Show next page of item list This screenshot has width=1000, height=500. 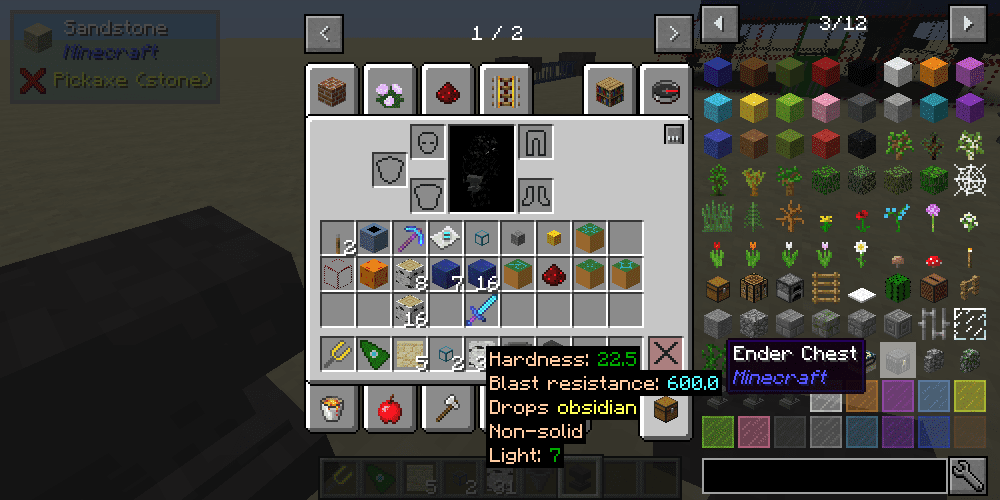pyautogui.click(x=967, y=22)
